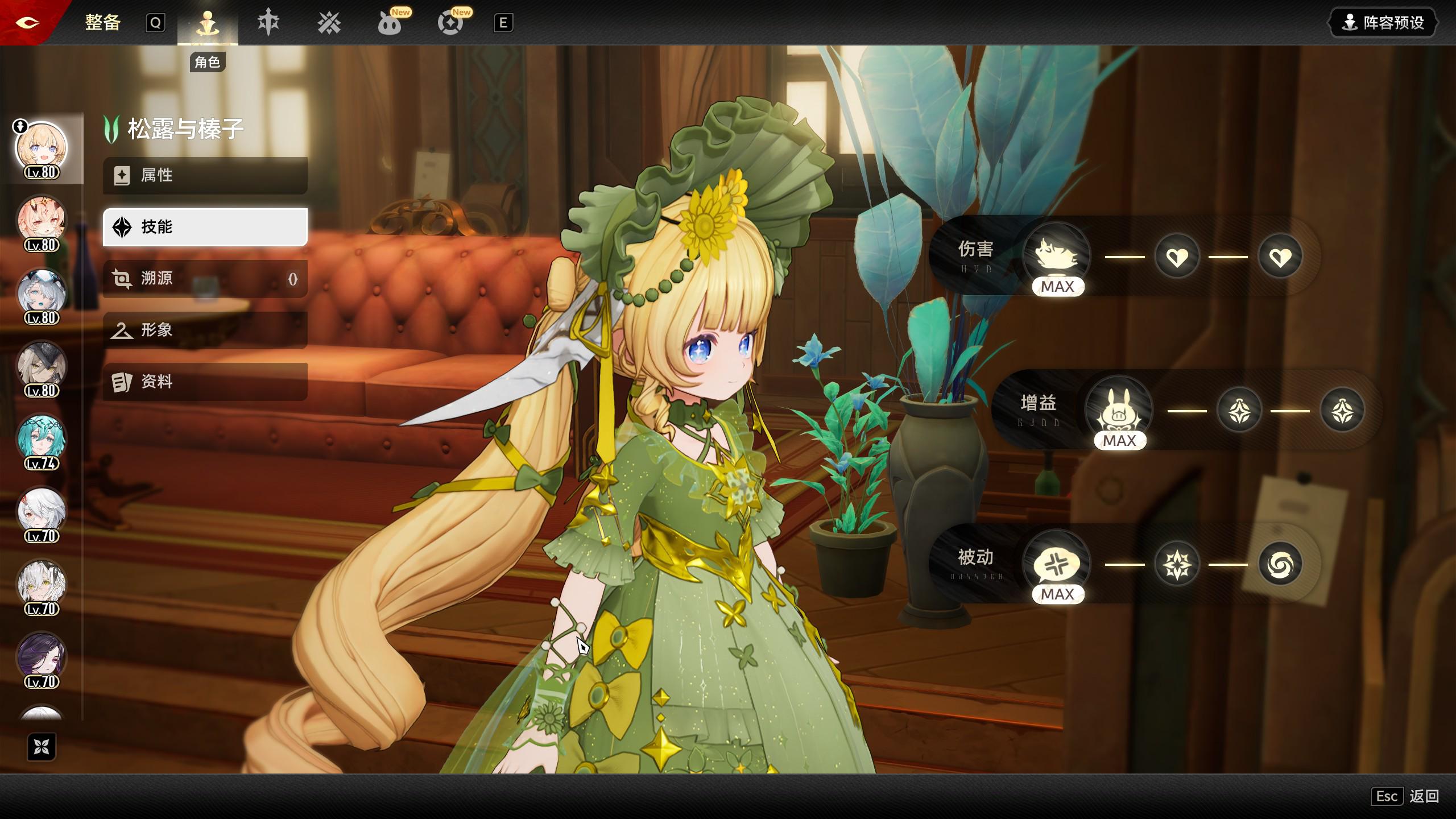This screenshot has width=1456, height=819.
Task: Choose the swirl passive node
Action: point(1280,564)
